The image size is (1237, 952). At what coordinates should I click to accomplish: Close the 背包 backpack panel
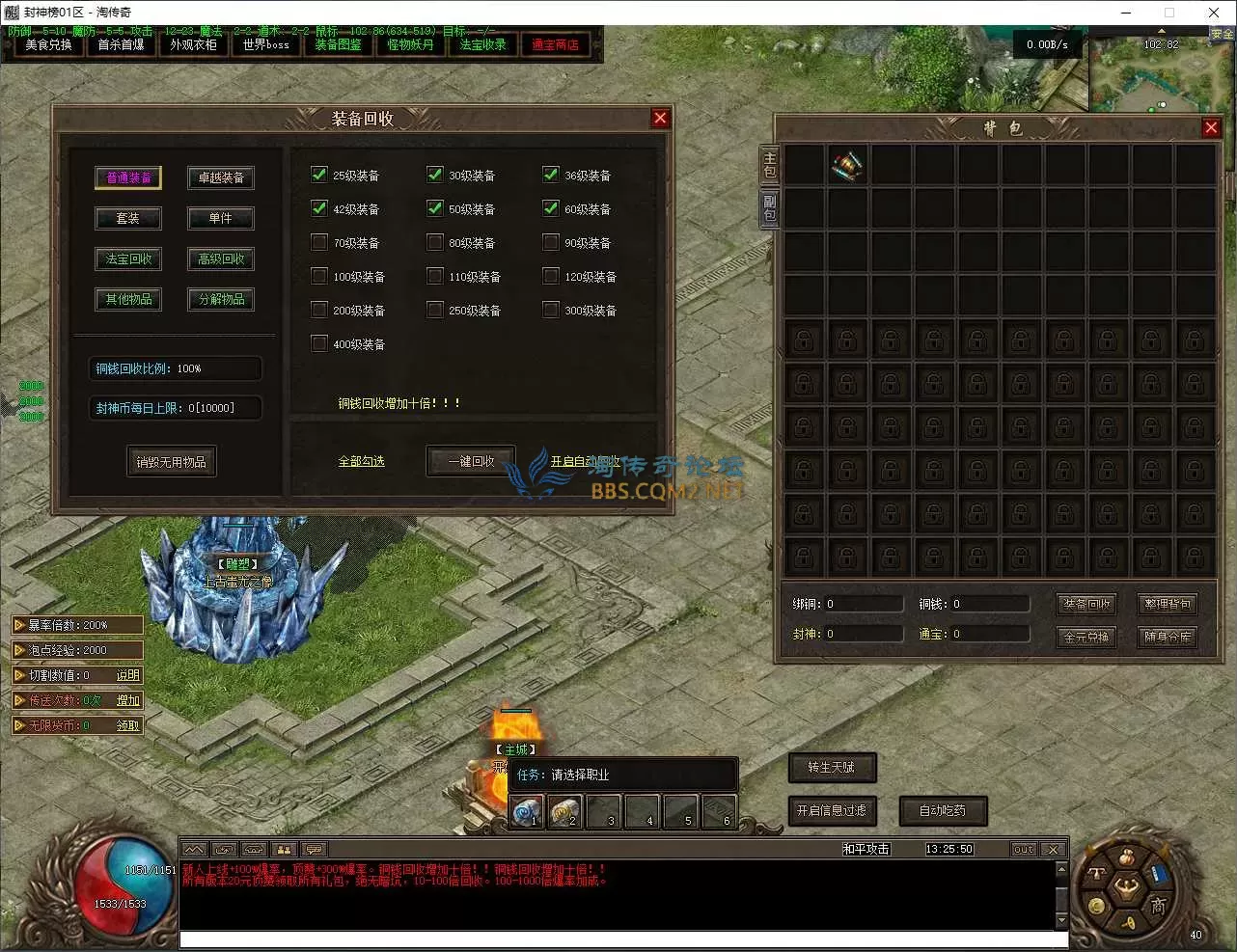click(1211, 127)
